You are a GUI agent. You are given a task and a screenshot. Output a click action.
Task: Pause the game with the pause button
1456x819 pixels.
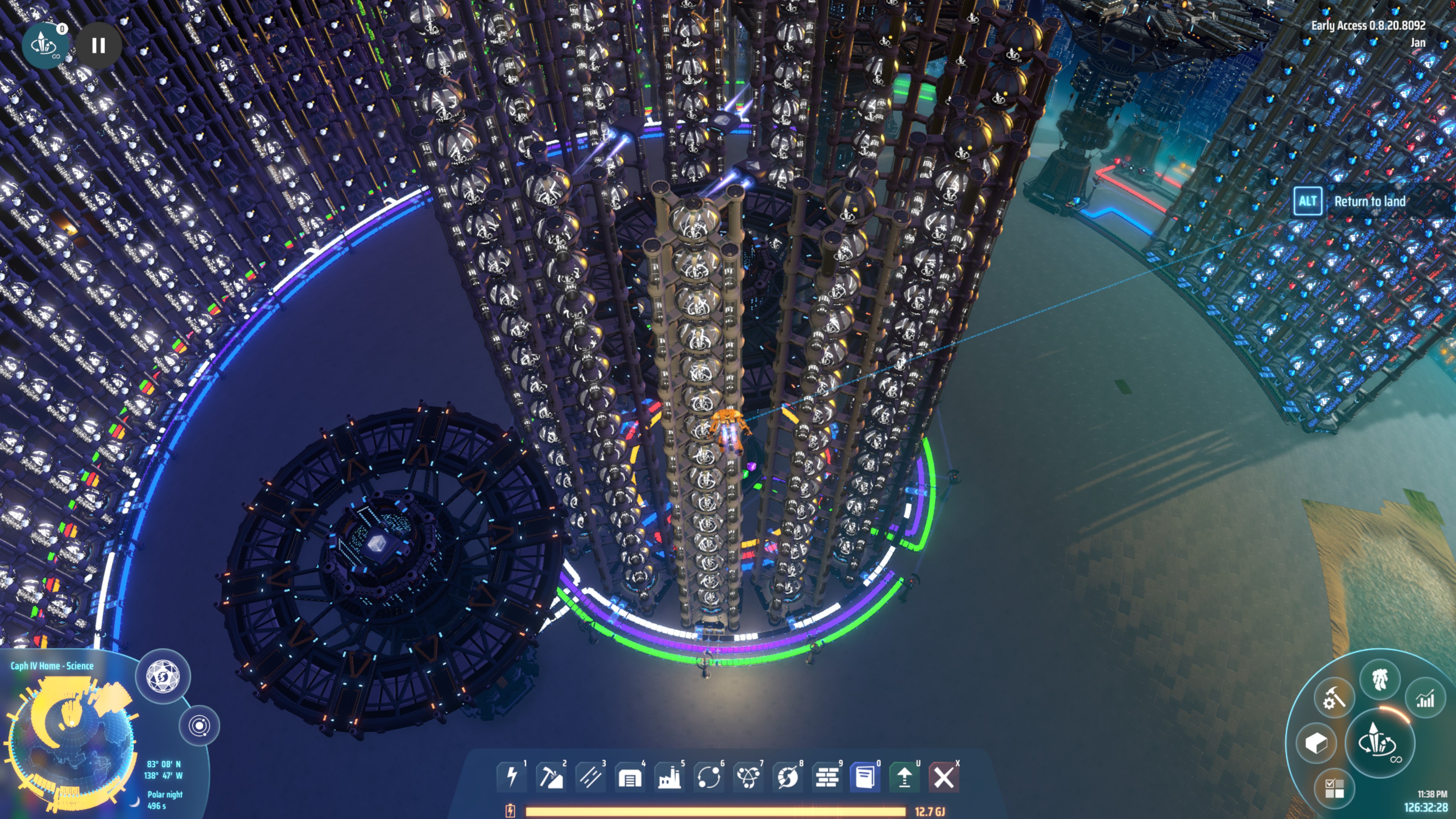[x=98, y=46]
